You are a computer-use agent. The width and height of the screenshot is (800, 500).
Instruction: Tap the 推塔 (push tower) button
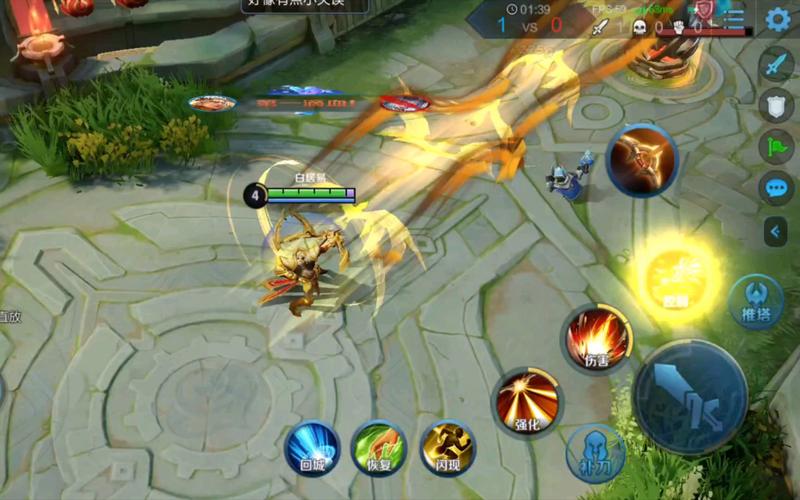(755, 304)
